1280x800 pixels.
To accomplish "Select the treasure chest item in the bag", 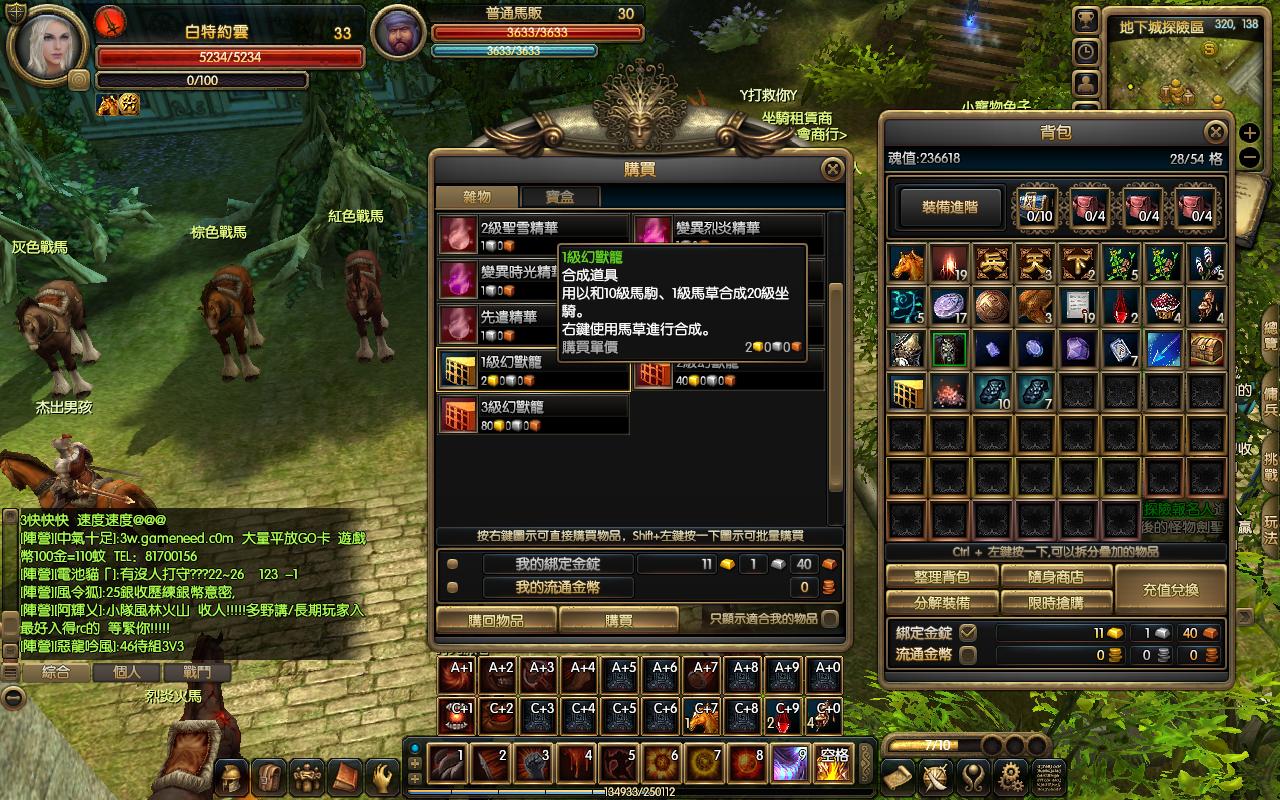I will pyautogui.click(x=1207, y=349).
